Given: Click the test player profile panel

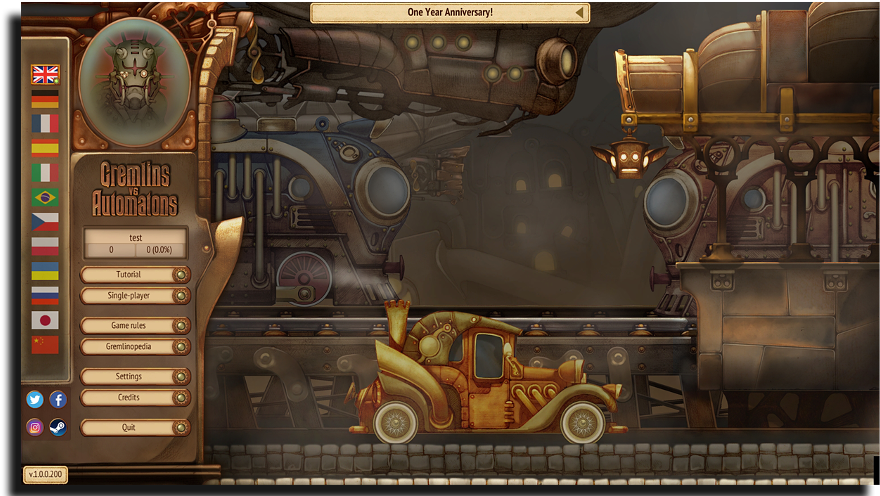Looking at the screenshot, I should pyautogui.click(x=134, y=243).
